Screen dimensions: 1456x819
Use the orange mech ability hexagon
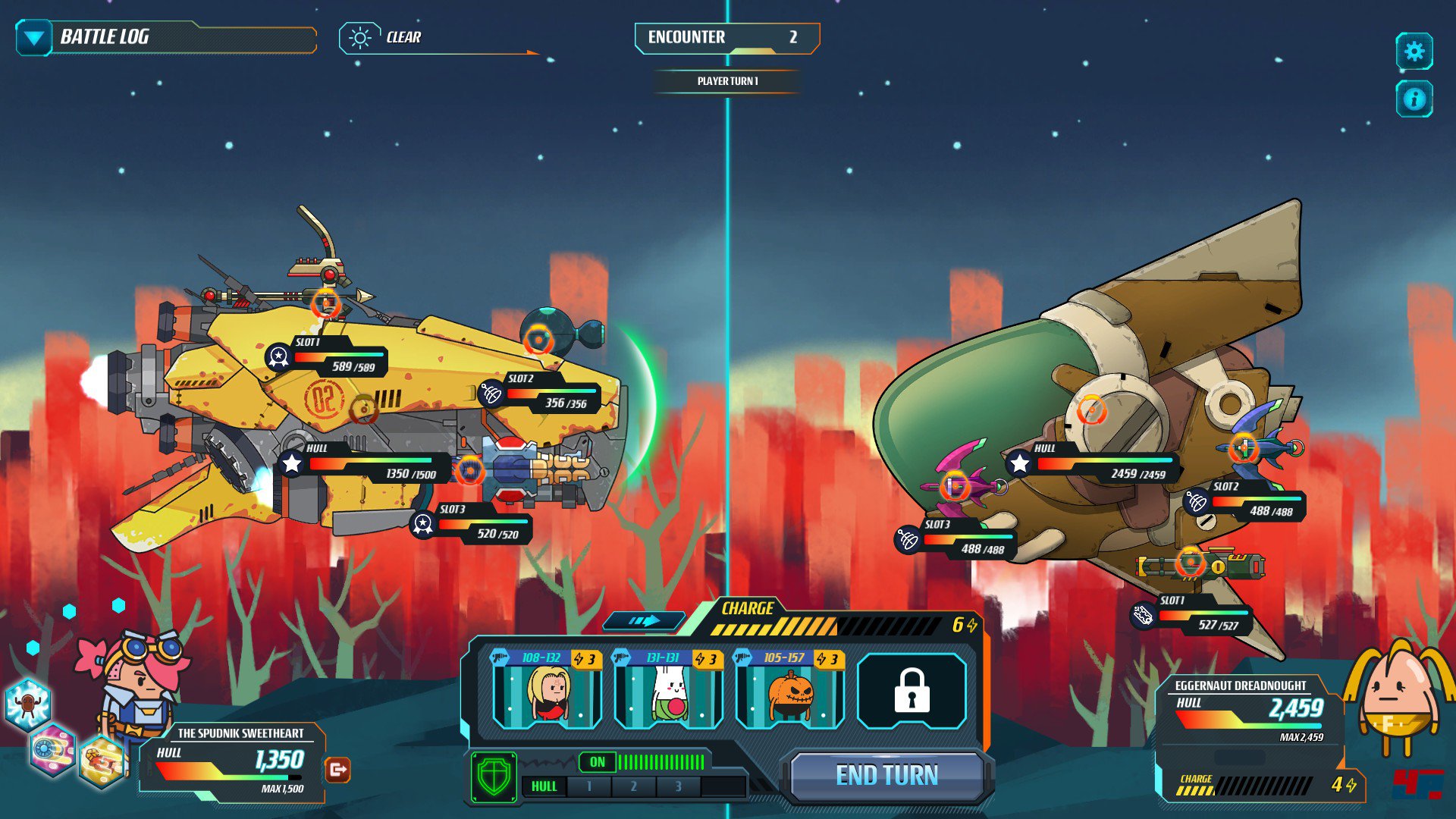pos(102,761)
